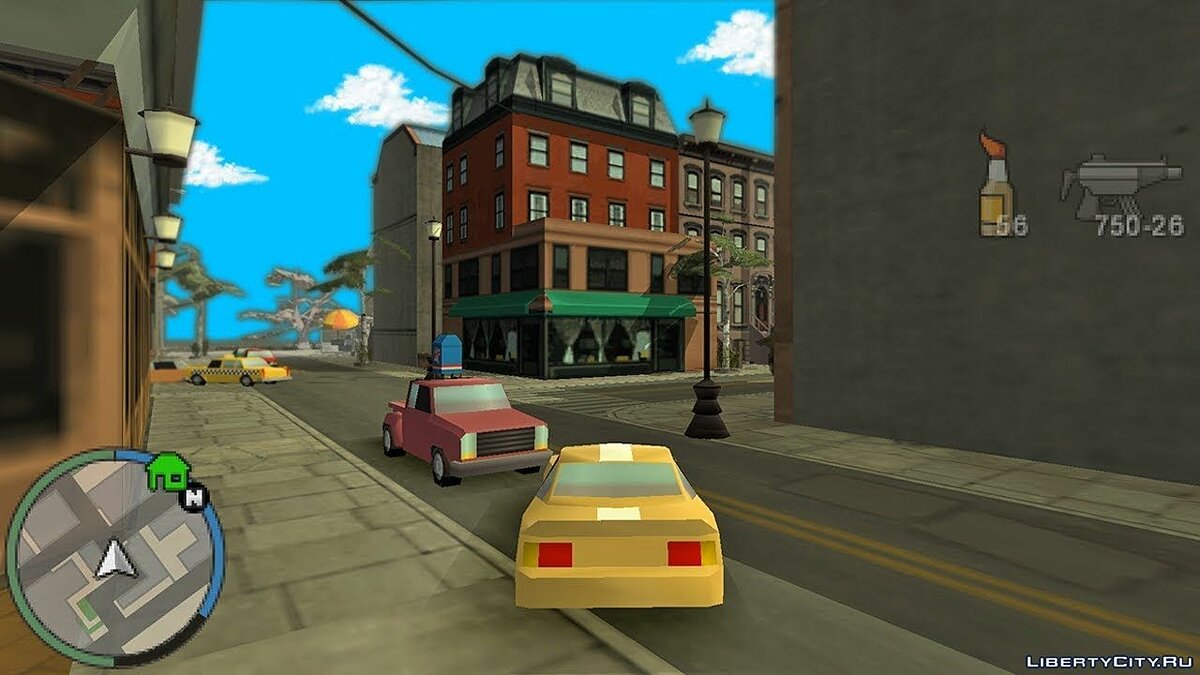The image size is (1200, 675).
Task: Click the north indicator on the radar
Action: click(194, 492)
